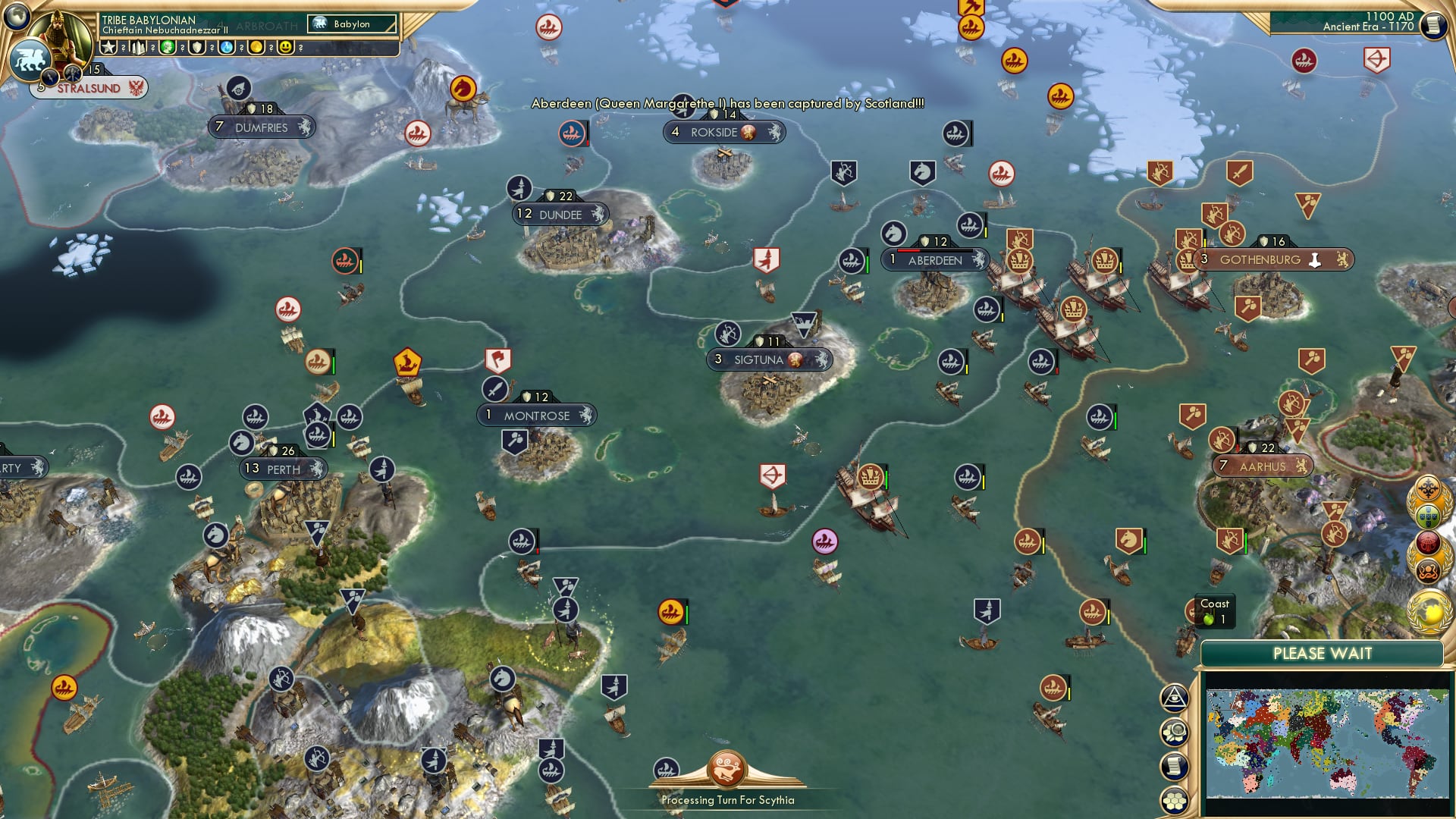Open the Civilopedia scroll icon at top-right

[1433, 25]
